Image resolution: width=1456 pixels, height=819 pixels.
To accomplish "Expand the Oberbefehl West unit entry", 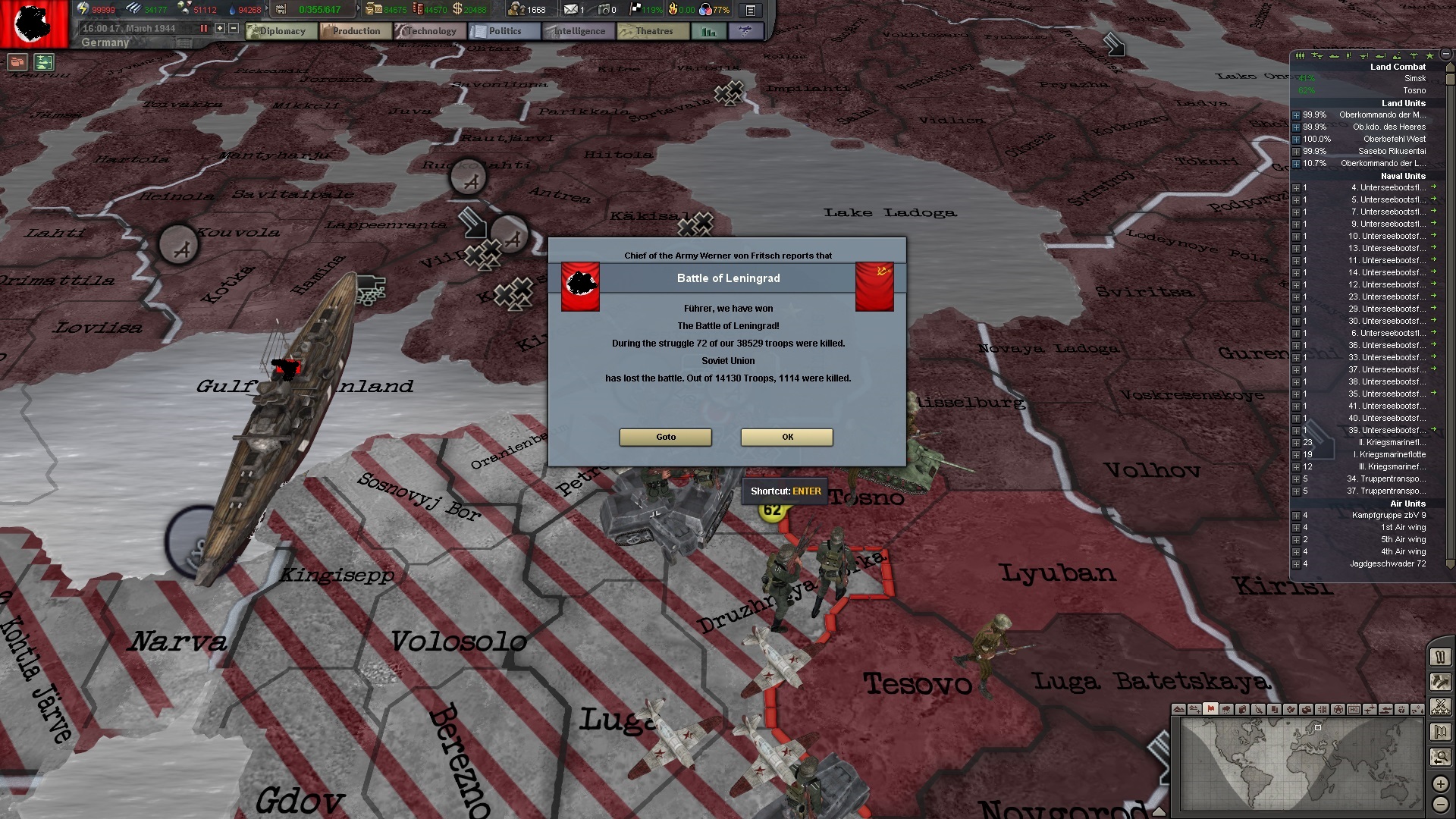I will click(1296, 140).
